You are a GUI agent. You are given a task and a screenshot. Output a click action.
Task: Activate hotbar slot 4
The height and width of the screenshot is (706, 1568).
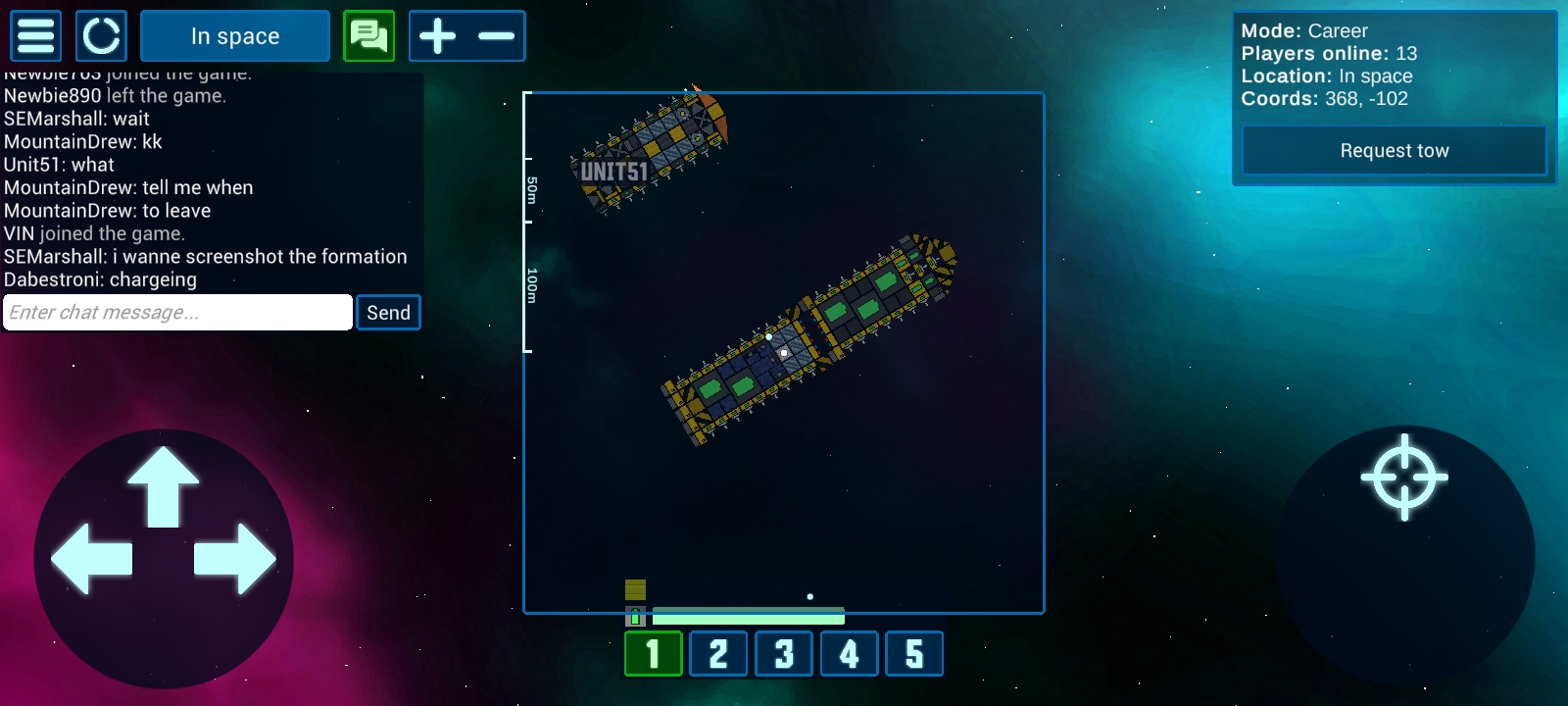(849, 654)
